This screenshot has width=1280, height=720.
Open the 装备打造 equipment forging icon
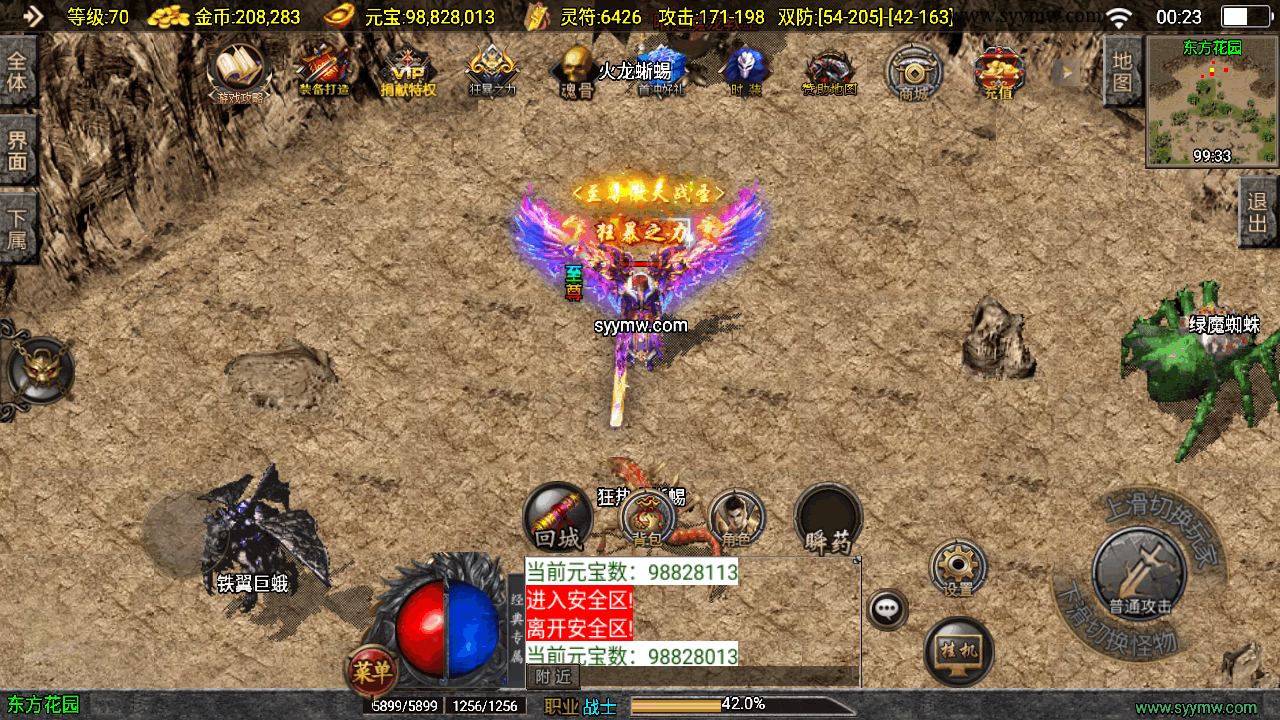click(x=323, y=70)
